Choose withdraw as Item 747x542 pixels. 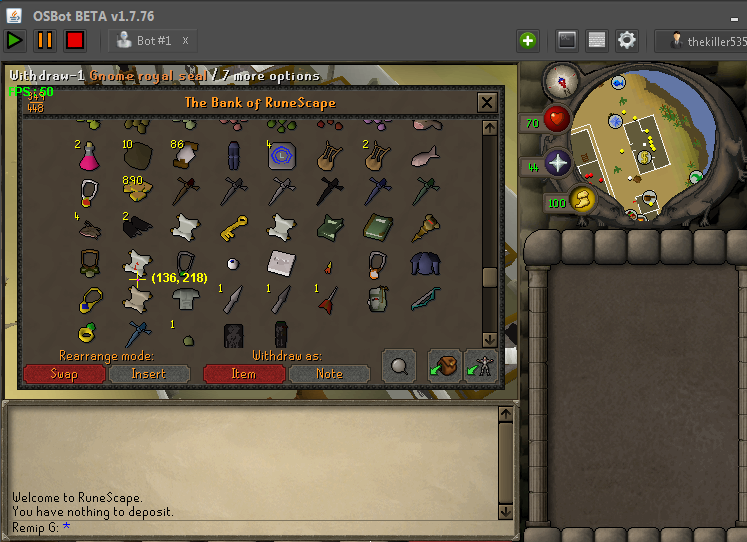[244, 374]
